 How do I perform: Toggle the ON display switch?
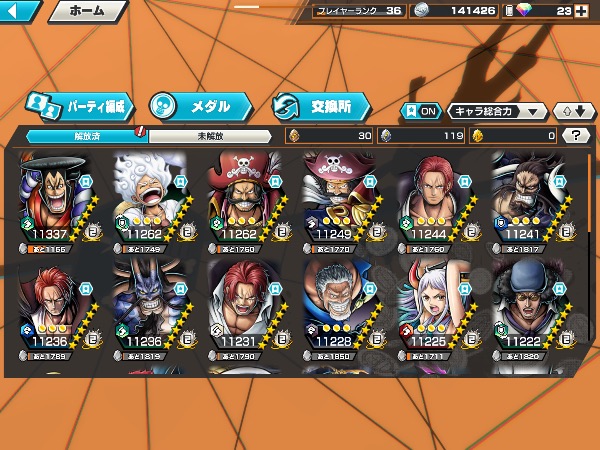pos(421,111)
